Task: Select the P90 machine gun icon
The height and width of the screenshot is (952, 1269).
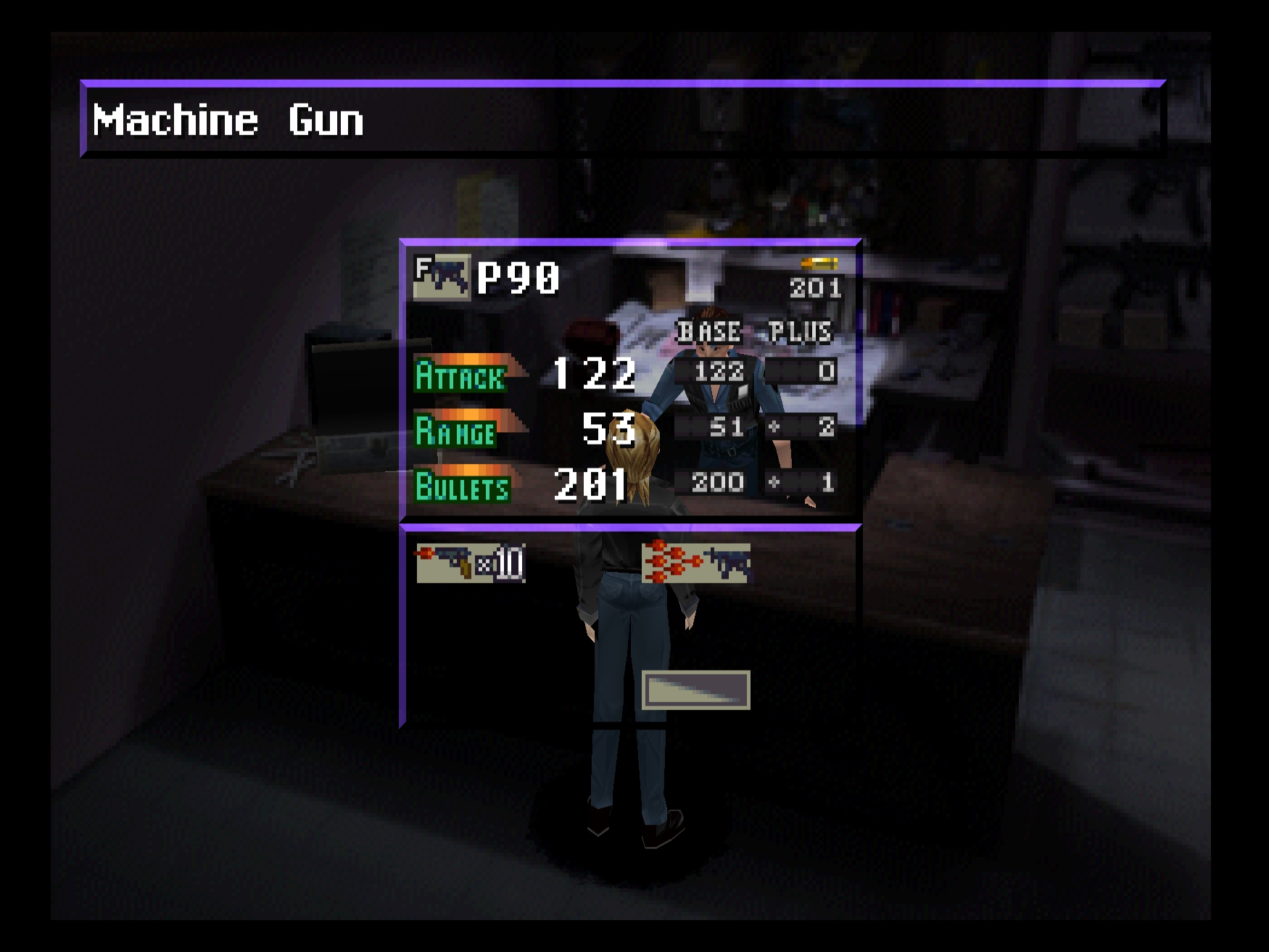Action: [x=441, y=277]
